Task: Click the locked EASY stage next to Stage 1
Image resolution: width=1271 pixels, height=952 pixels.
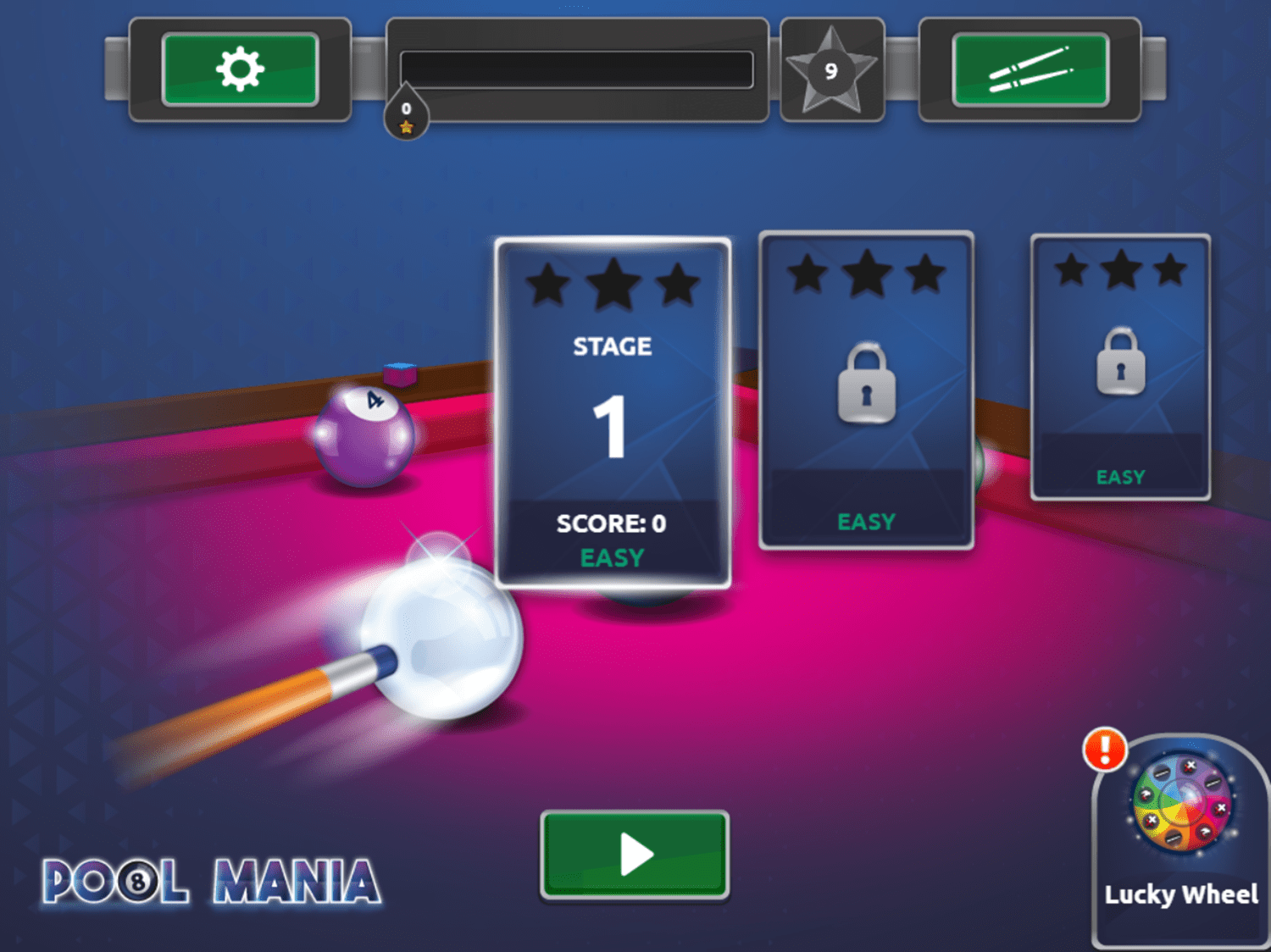Action: pyautogui.click(x=866, y=390)
